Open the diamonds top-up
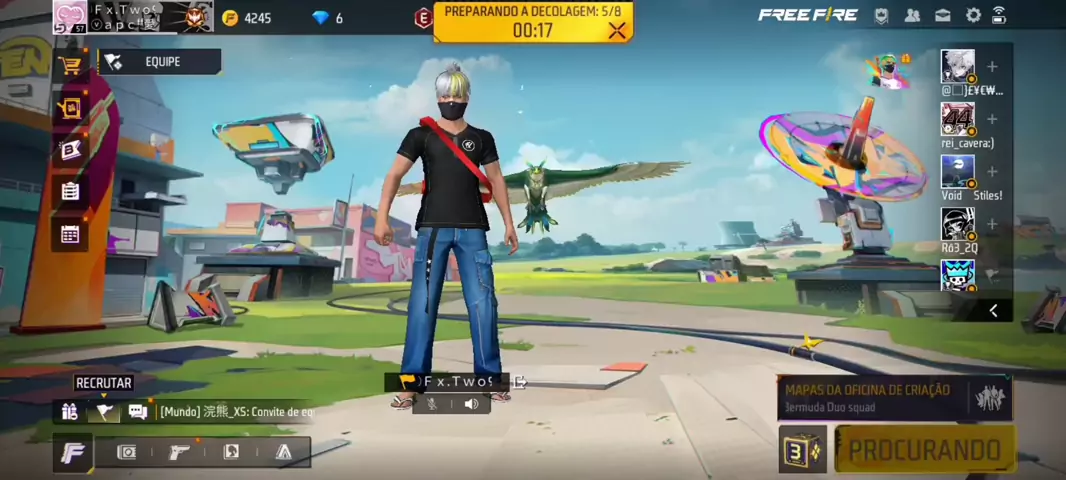 click(x=327, y=18)
